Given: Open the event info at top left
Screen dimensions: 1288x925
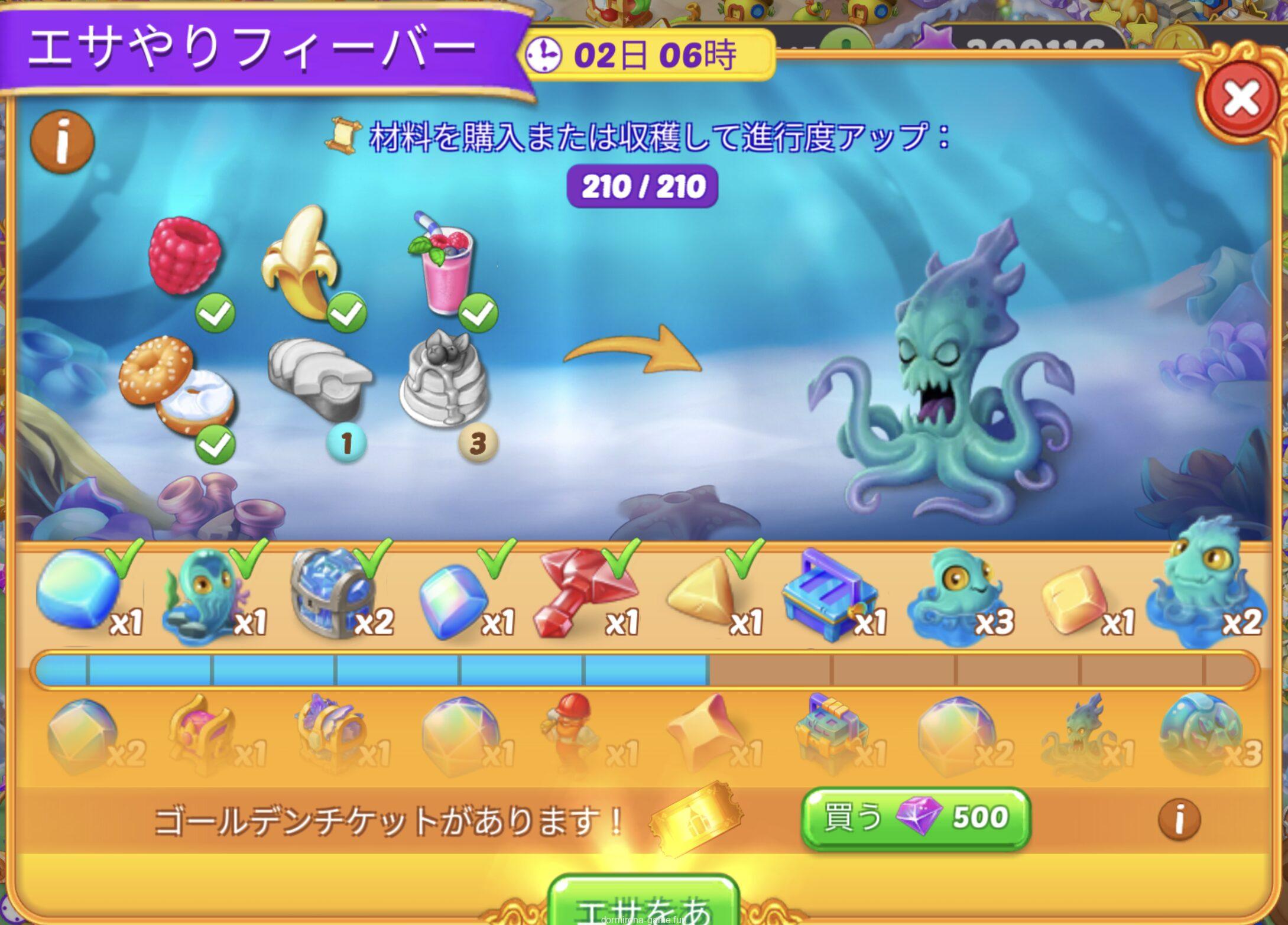Looking at the screenshot, I should pos(62,141).
